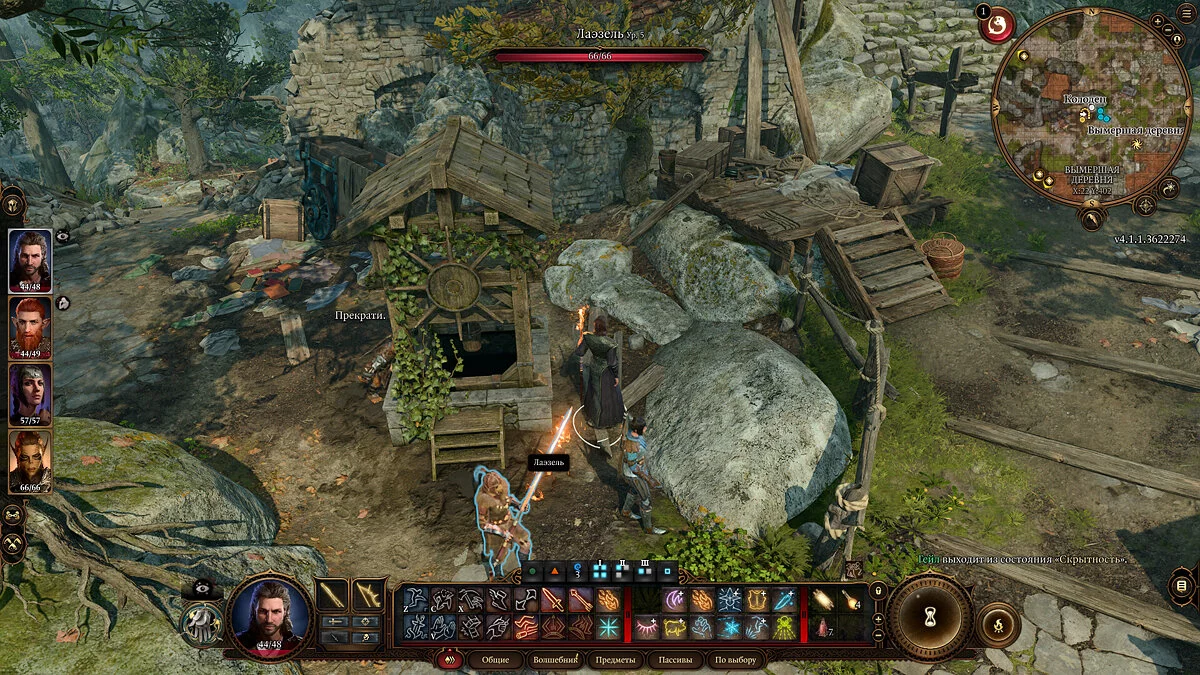This screenshot has height=675, width=1200.
Task: Show the Предметы hotbar tab
Action: [x=617, y=660]
